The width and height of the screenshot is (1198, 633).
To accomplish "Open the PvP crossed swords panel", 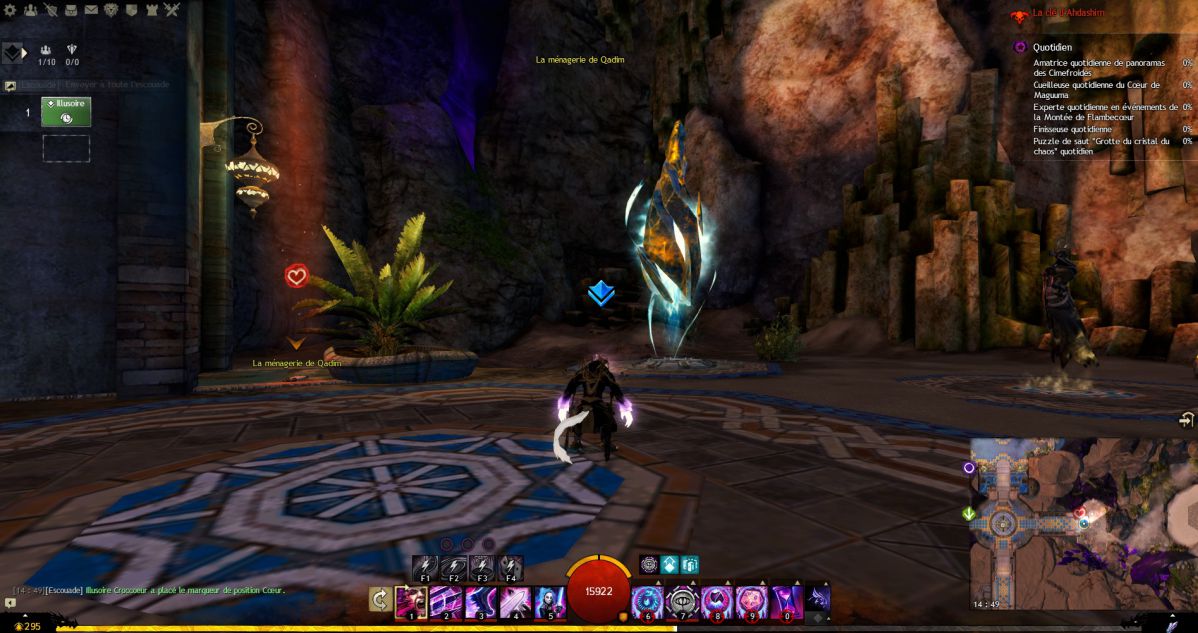I will [x=172, y=10].
